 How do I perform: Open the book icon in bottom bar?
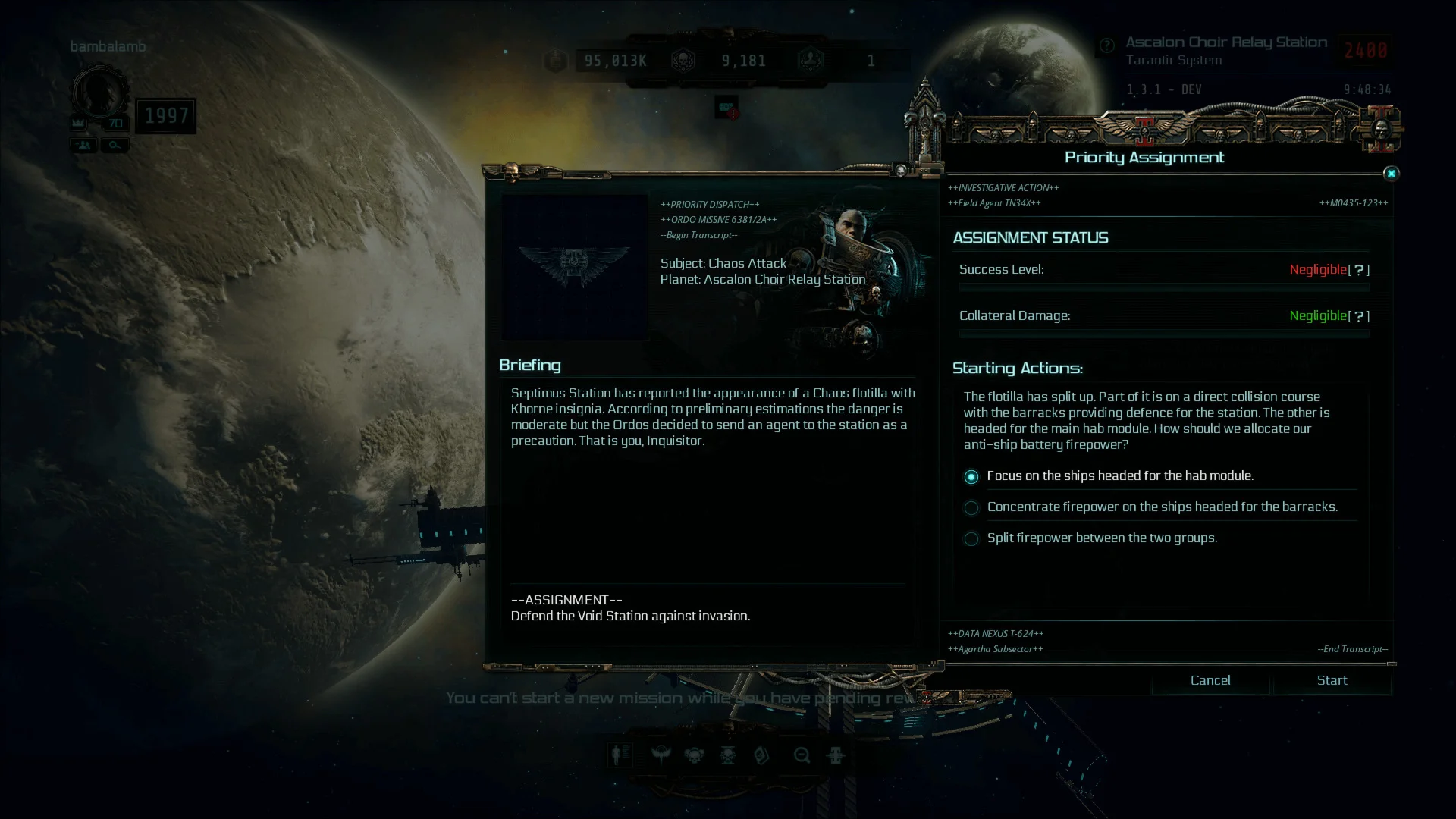tap(762, 755)
